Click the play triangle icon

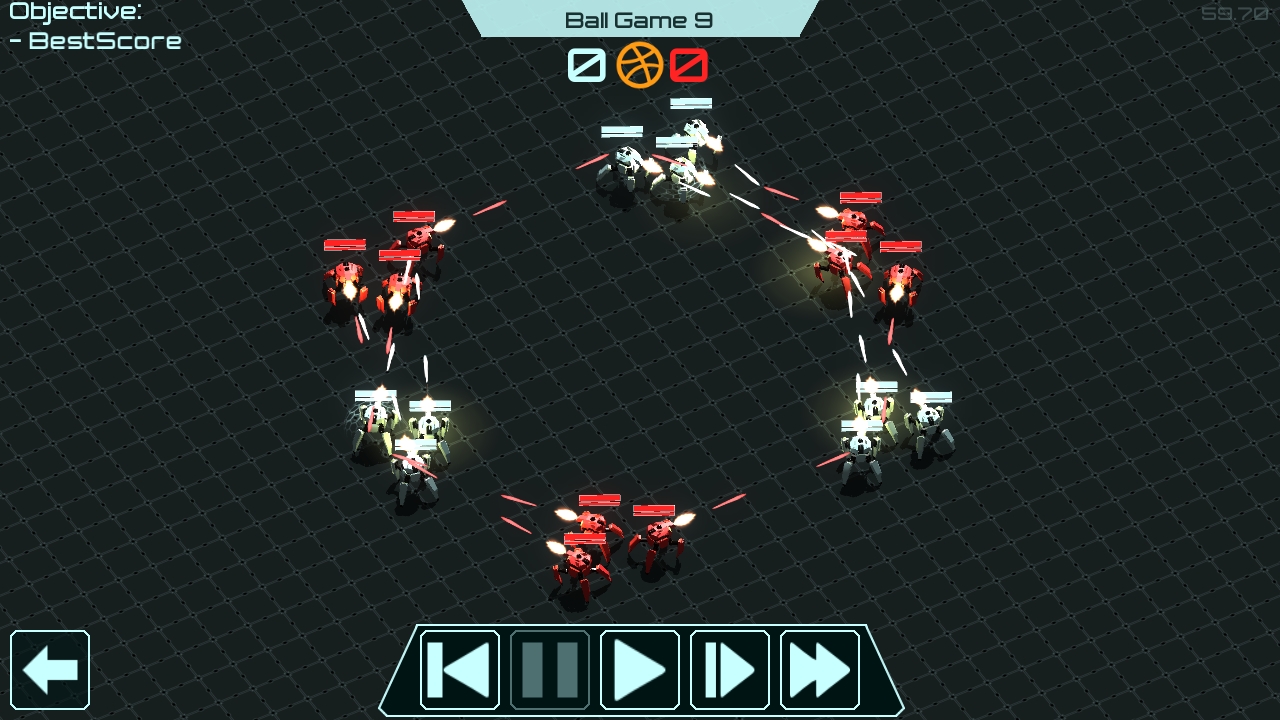click(x=639, y=669)
